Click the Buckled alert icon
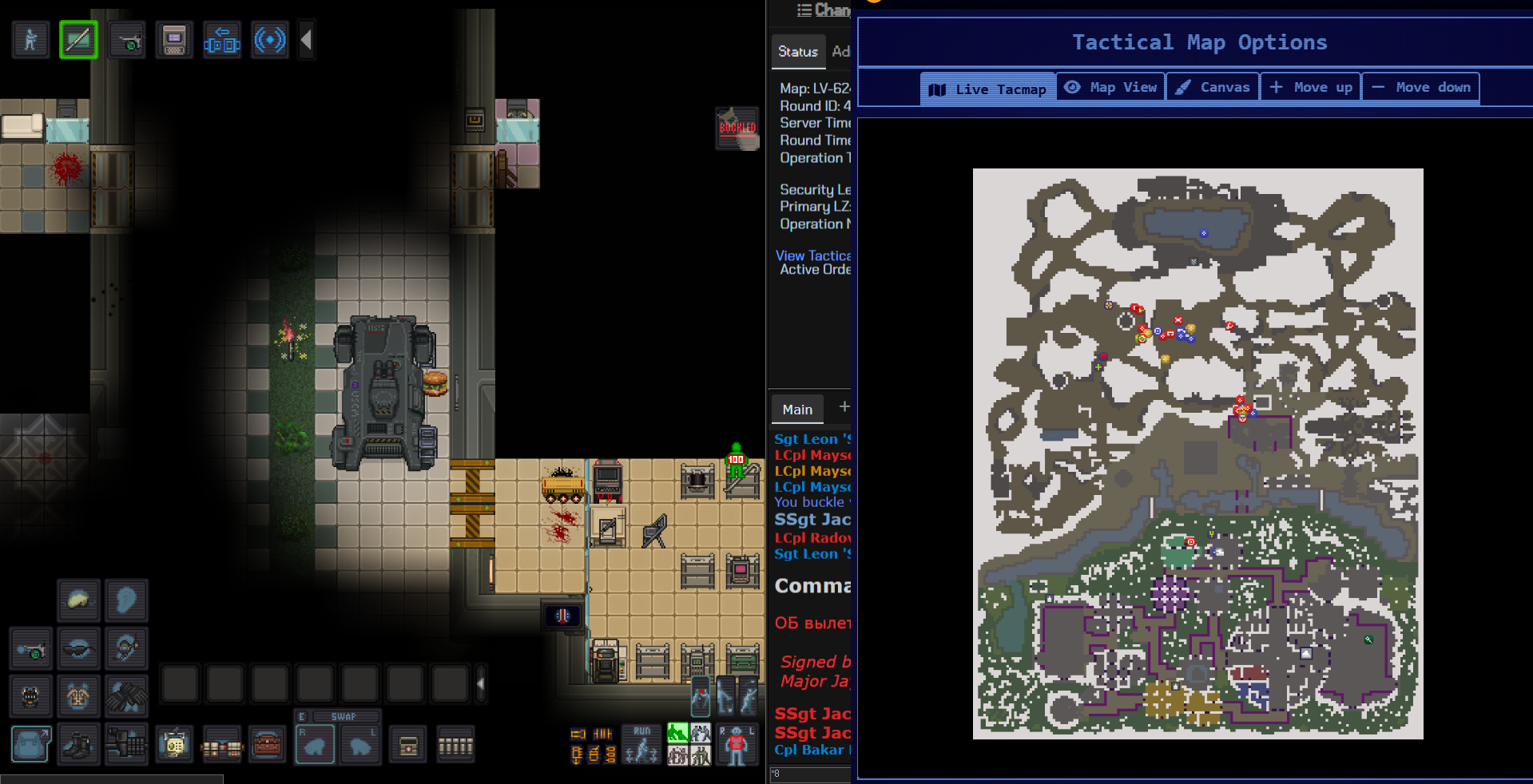Screen dimensions: 1533x784 pyautogui.click(x=737, y=129)
